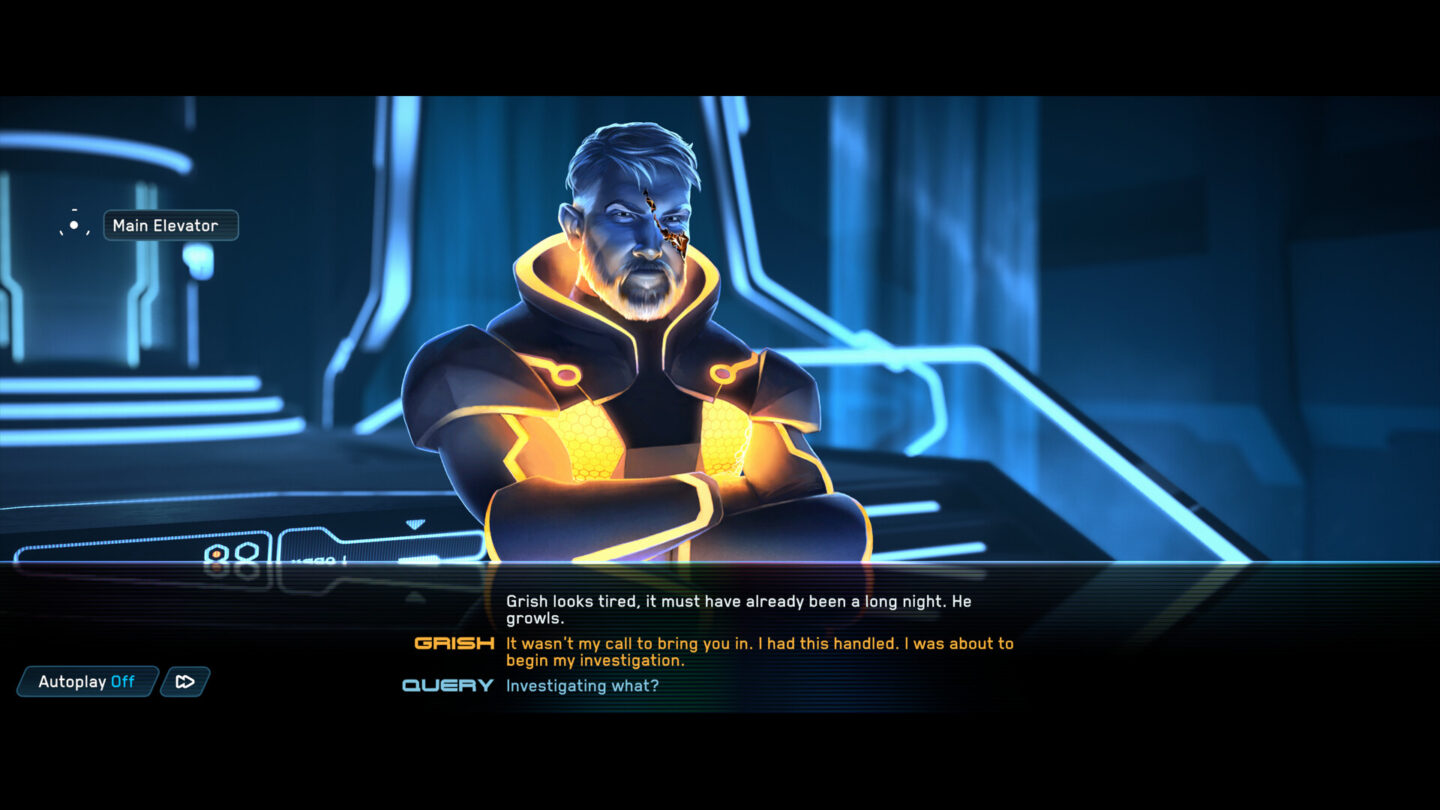Click the GRISH speaker nameplate

[455, 644]
